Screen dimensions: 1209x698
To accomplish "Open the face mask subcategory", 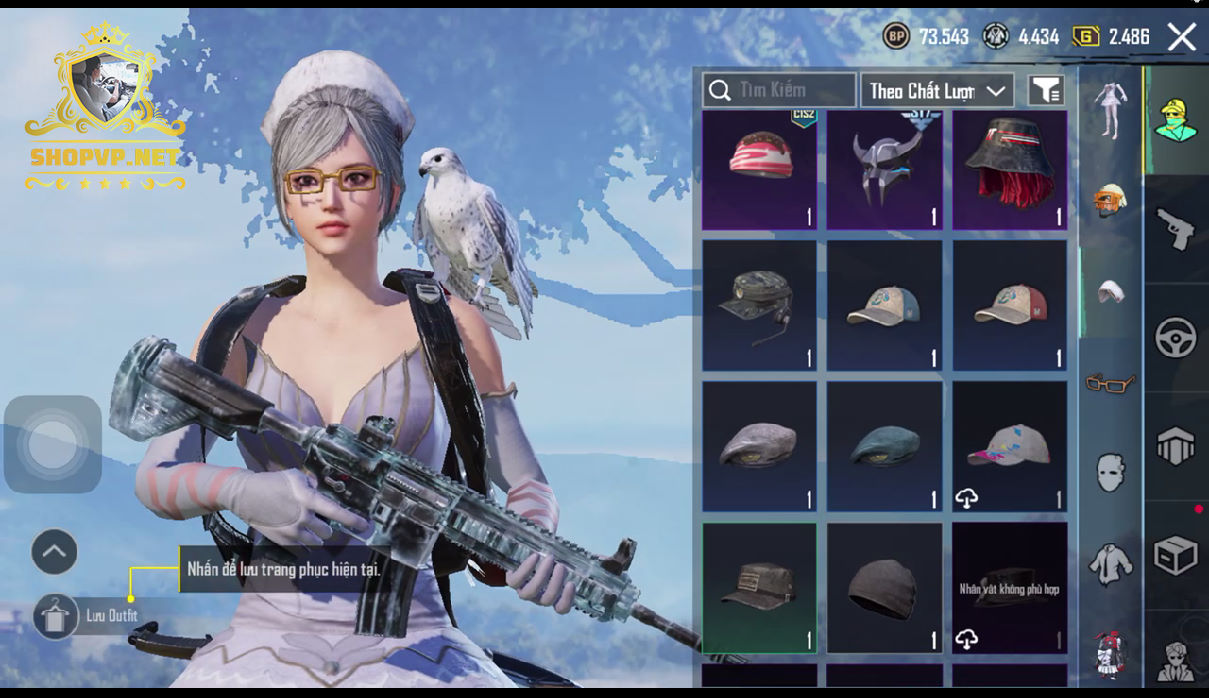I will click(1110, 472).
